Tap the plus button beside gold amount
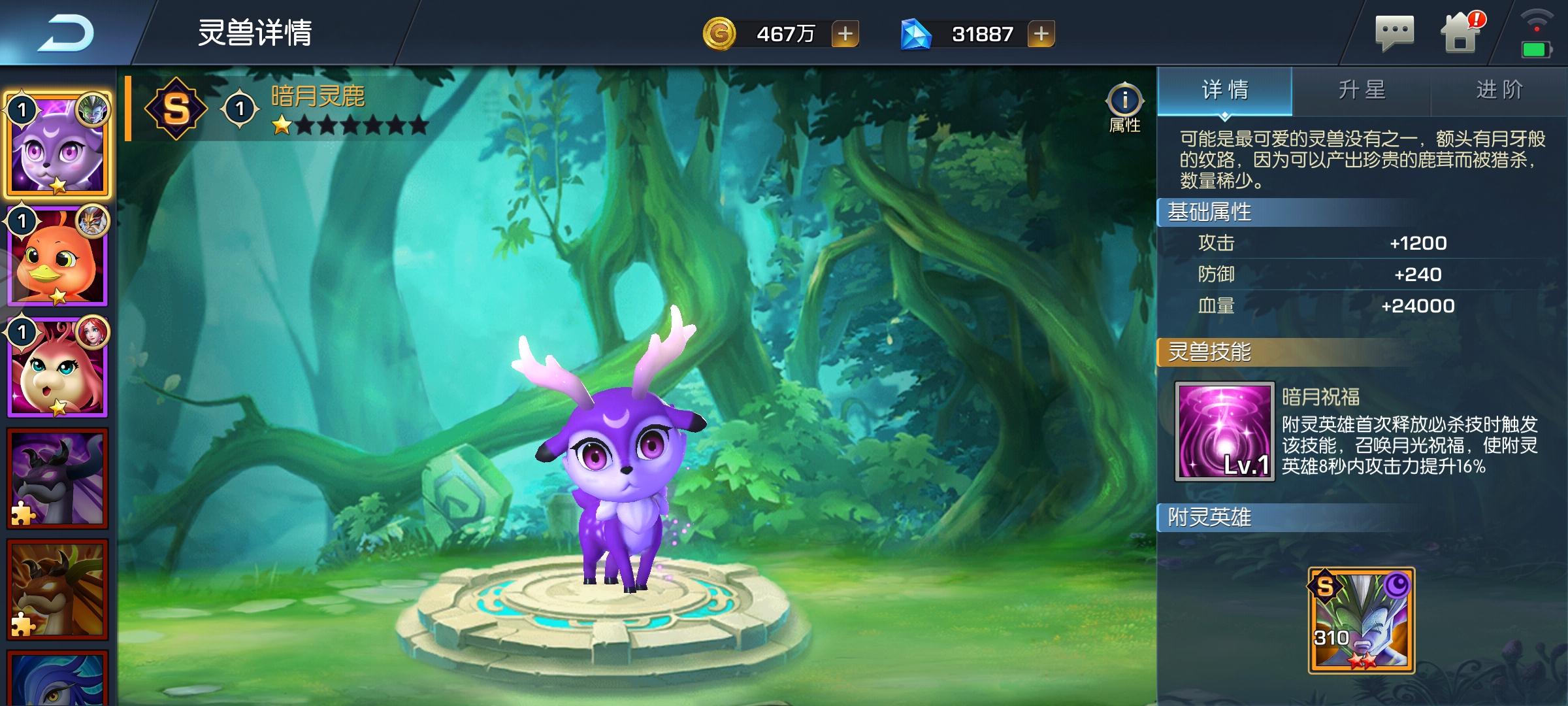1568x706 pixels. pyautogui.click(x=846, y=34)
